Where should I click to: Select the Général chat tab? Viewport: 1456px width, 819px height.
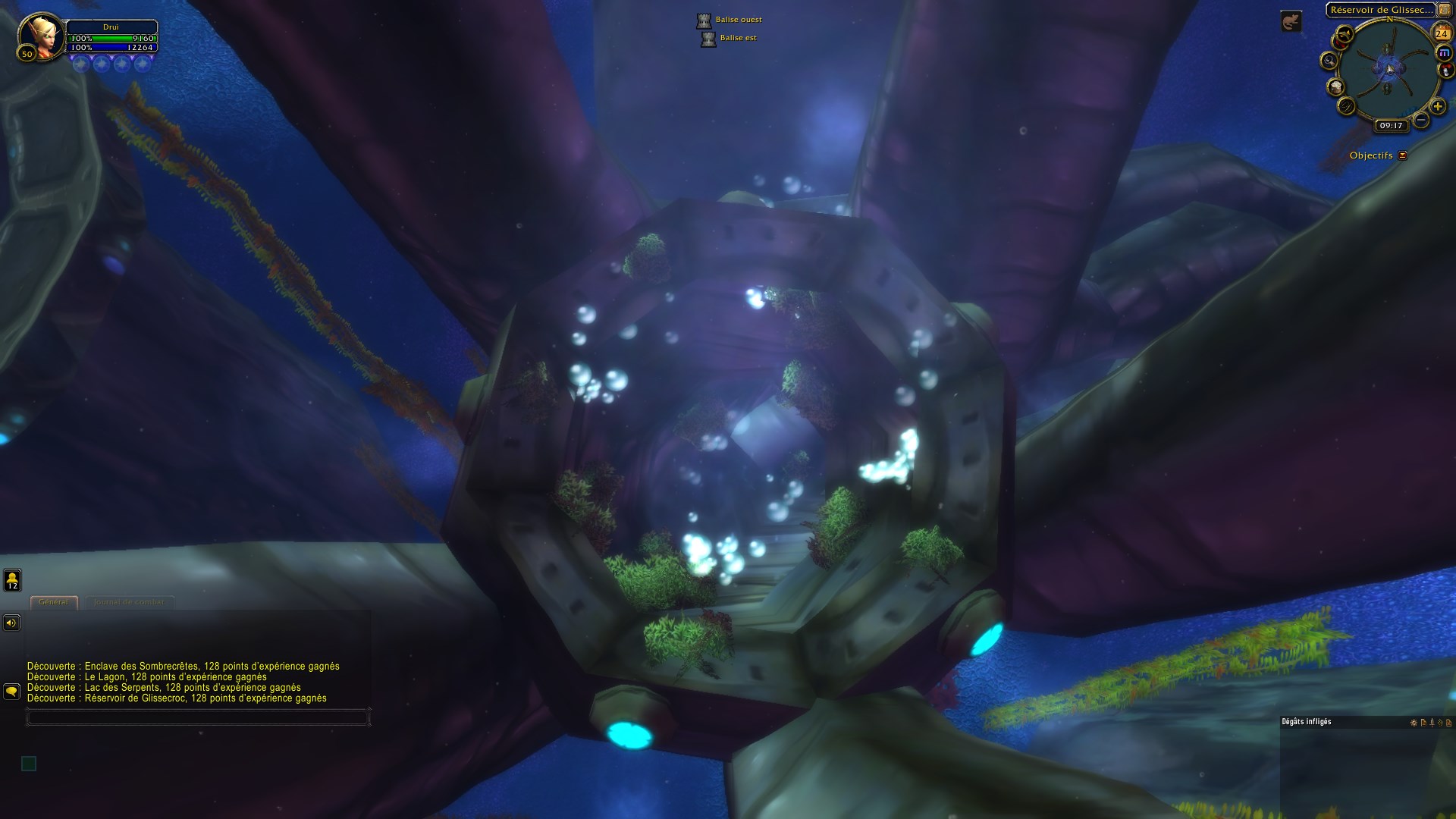[55, 602]
